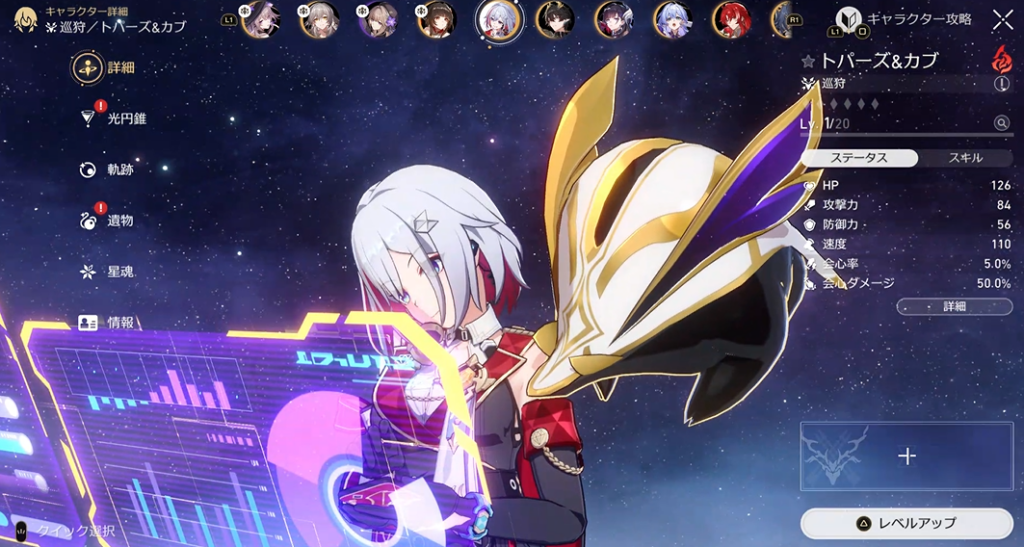Click the 詳細 button below the stats
This screenshot has height=547, width=1024.
[x=954, y=306]
